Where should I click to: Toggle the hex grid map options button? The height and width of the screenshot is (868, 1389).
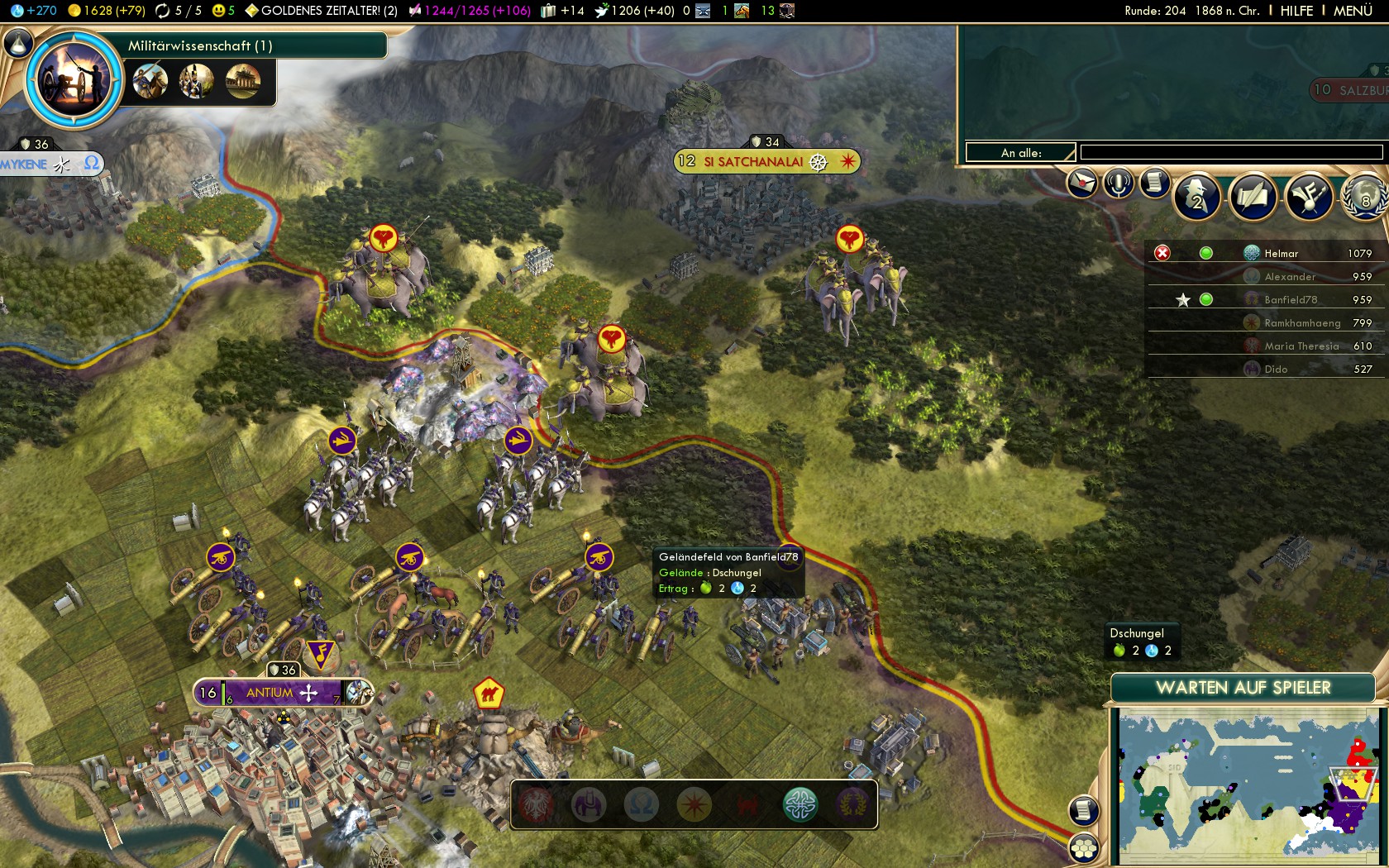(x=1084, y=847)
